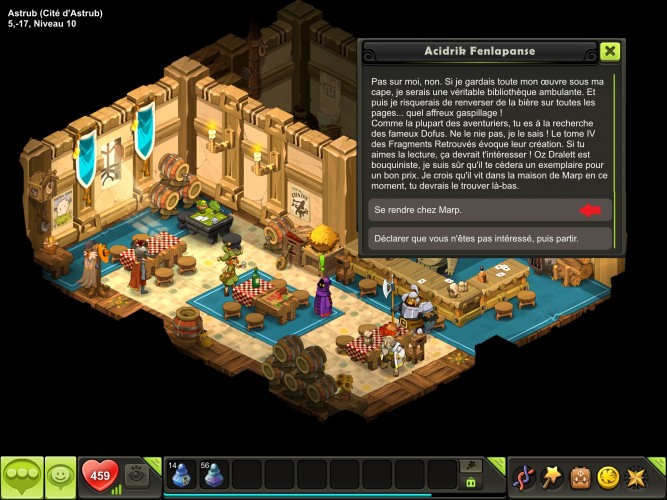Open the chat speech bubble button
Viewport: 667px width, 500px height.
(22, 475)
